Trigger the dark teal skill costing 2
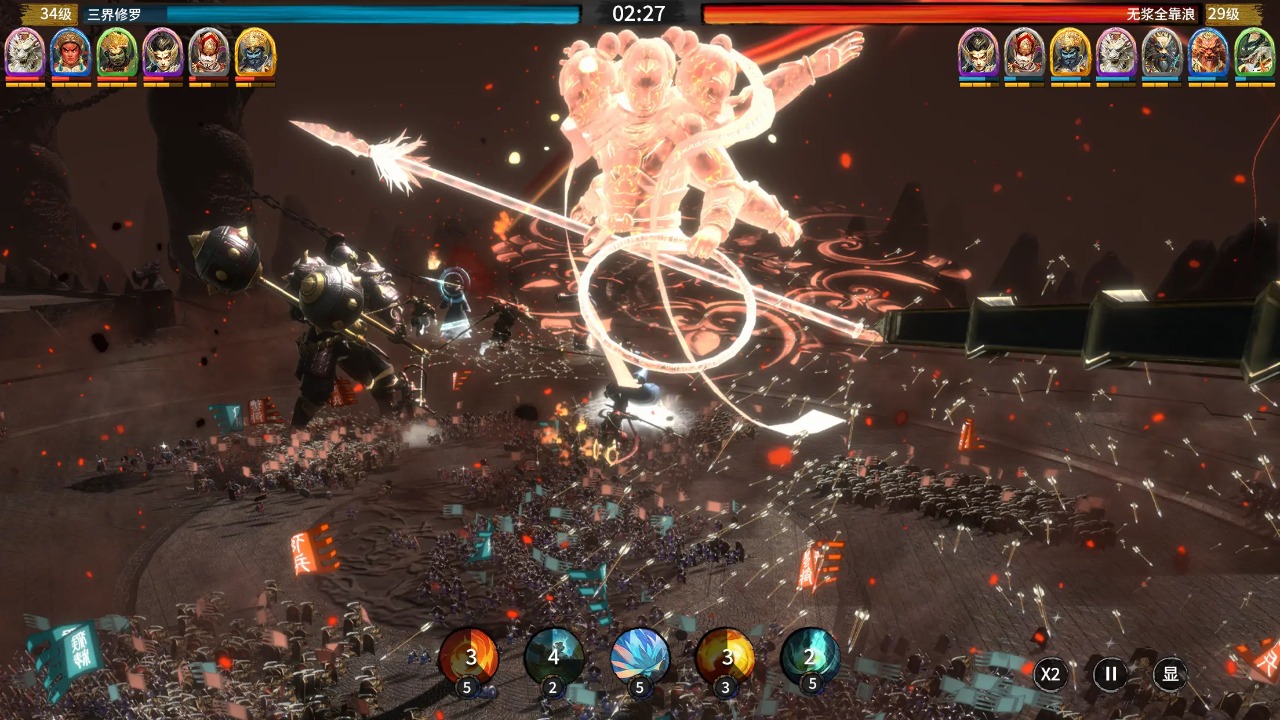Image resolution: width=1280 pixels, height=720 pixels. click(554, 656)
